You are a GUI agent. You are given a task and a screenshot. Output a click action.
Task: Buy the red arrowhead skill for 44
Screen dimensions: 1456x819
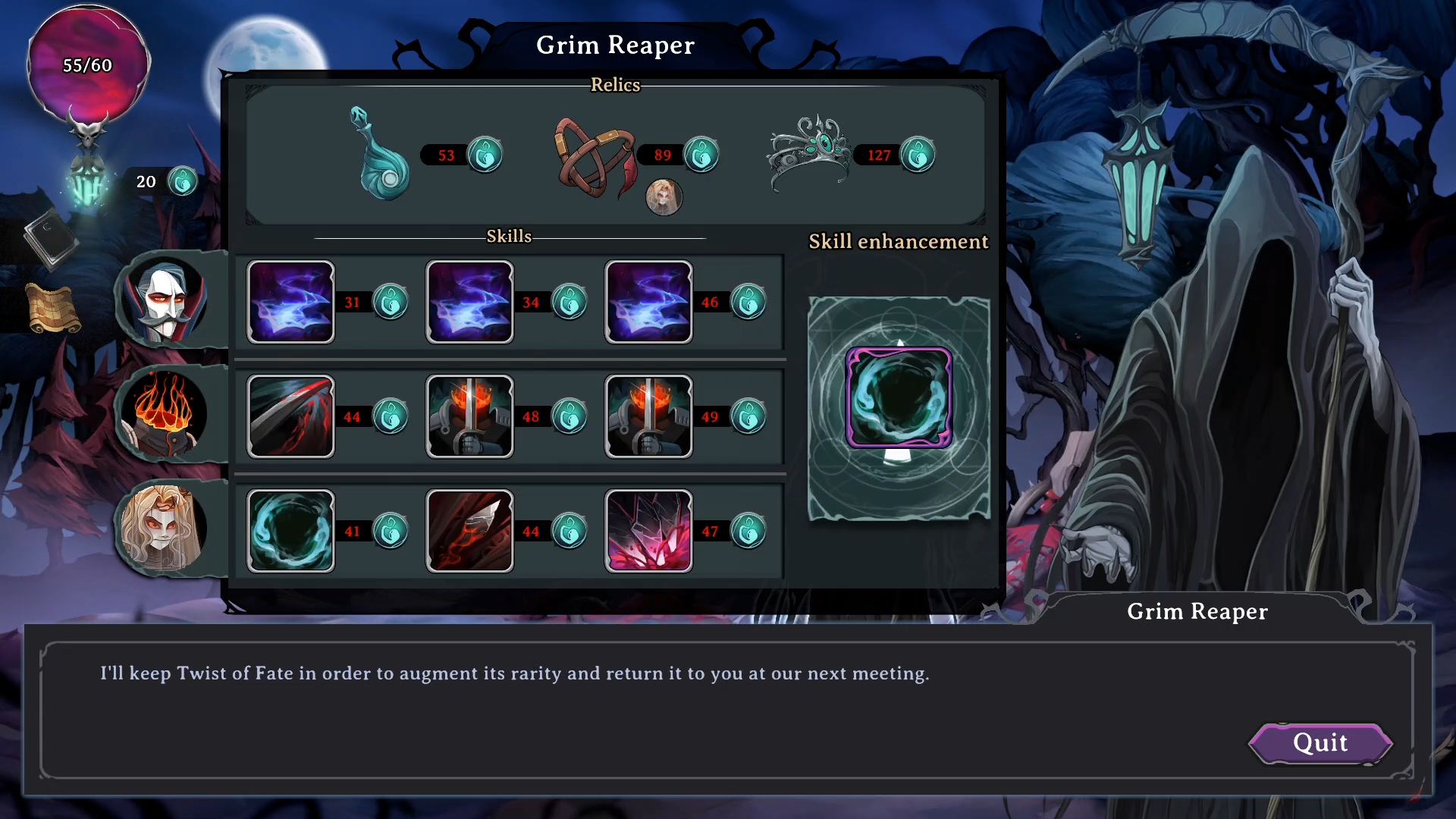(x=469, y=531)
